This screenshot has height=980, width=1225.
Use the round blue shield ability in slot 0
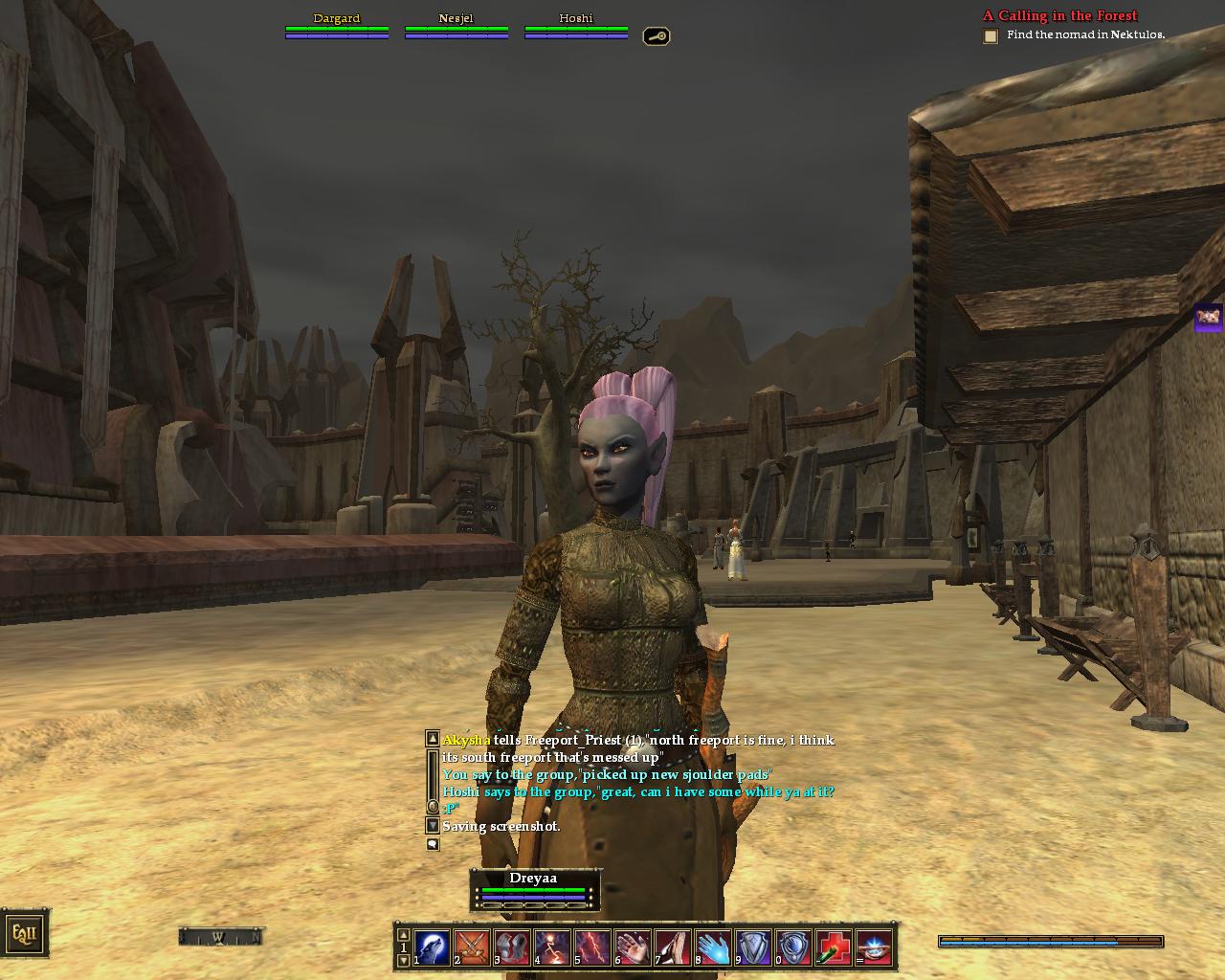[793, 947]
